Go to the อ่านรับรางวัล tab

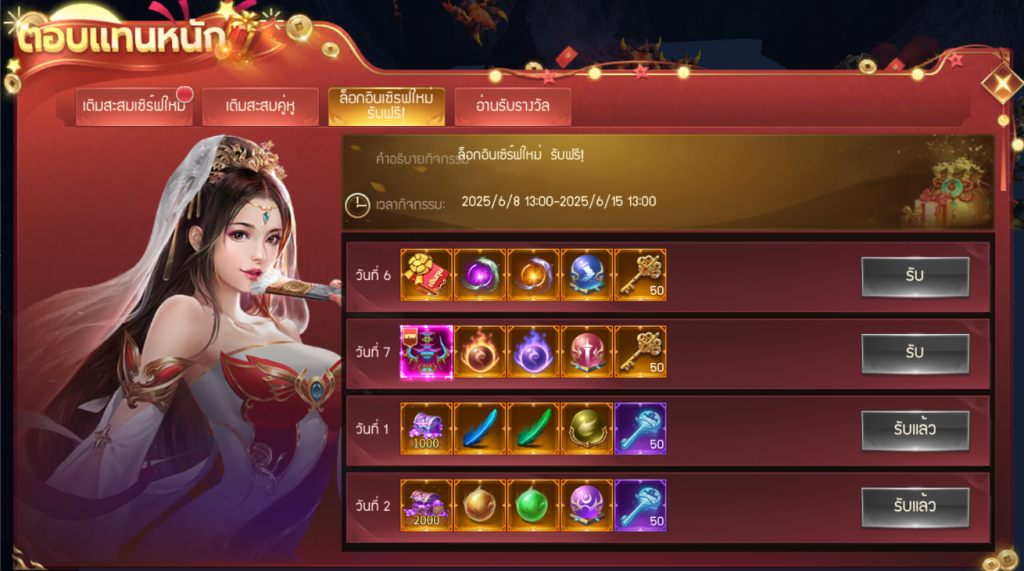pyautogui.click(x=512, y=106)
